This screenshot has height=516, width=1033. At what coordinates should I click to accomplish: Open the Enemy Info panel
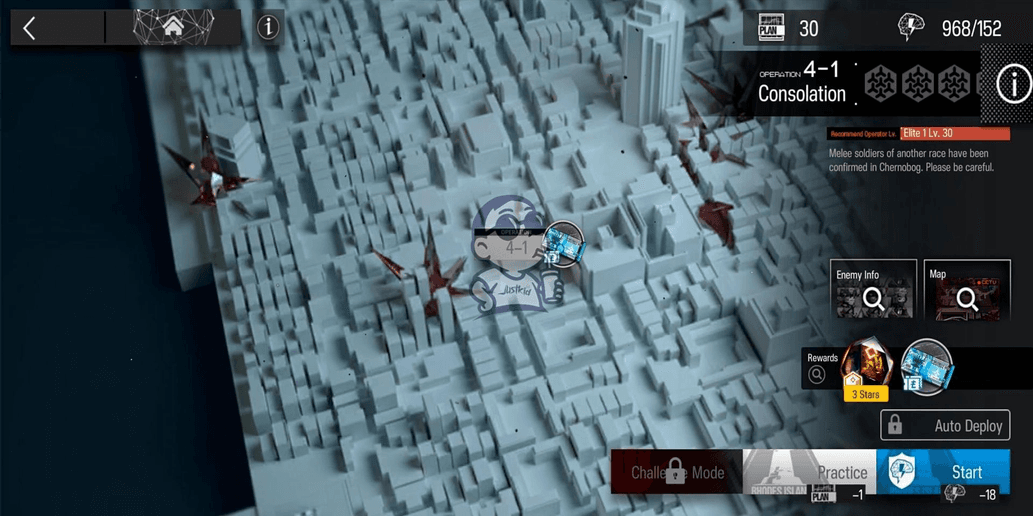pos(873,290)
